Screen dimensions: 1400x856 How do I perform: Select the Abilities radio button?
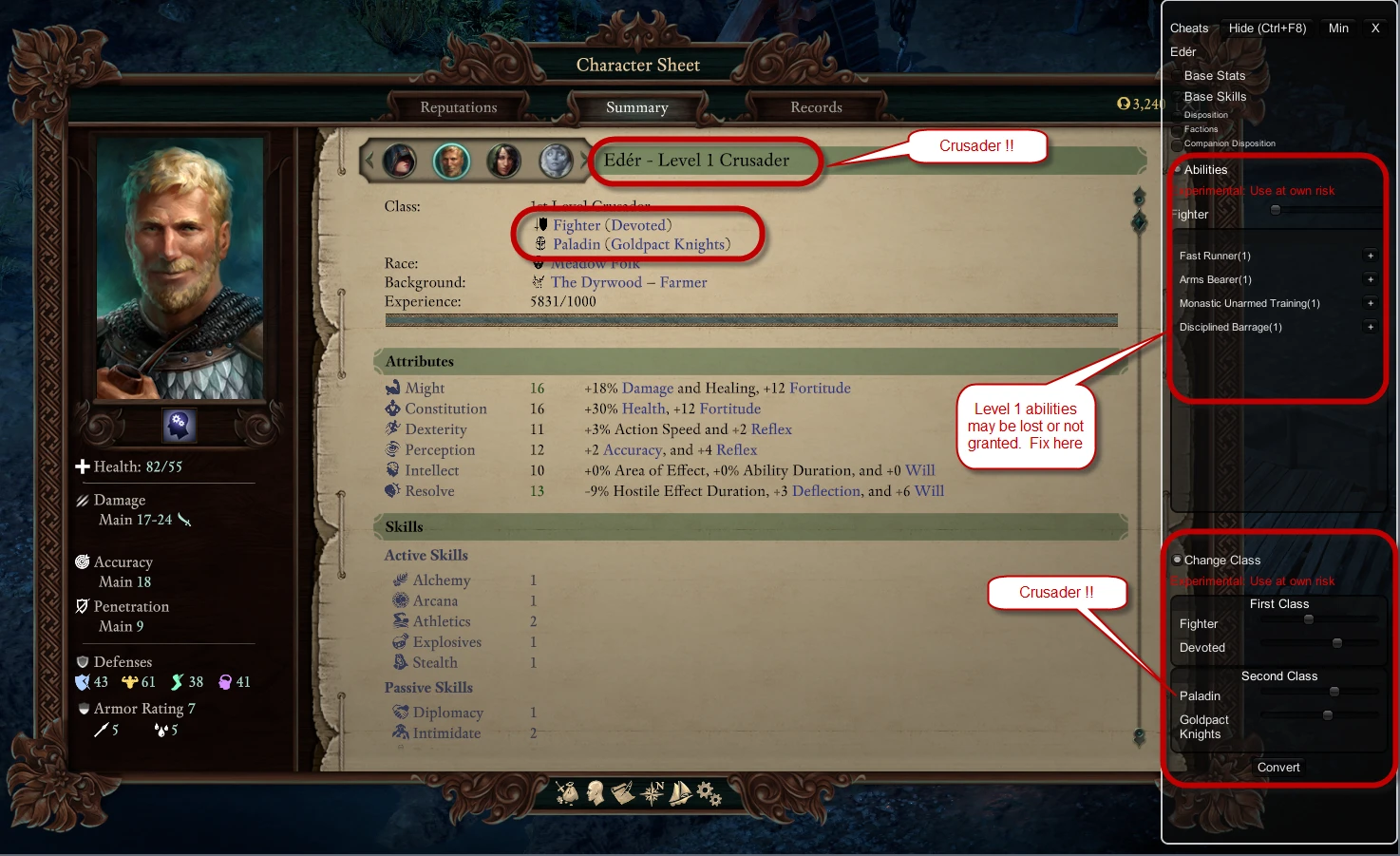click(x=1177, y=169)
